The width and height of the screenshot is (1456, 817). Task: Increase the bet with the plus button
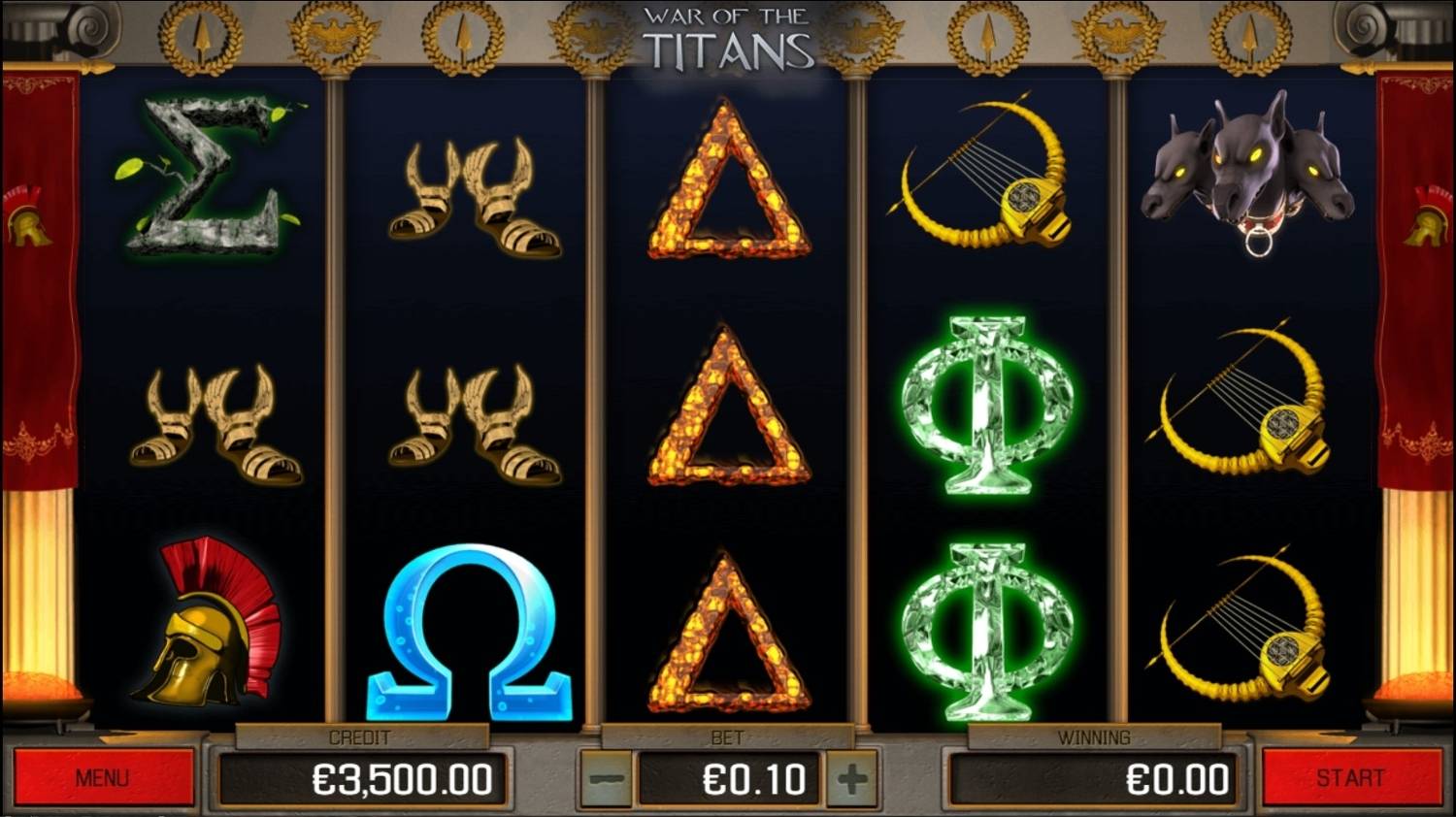click(851, 776)
